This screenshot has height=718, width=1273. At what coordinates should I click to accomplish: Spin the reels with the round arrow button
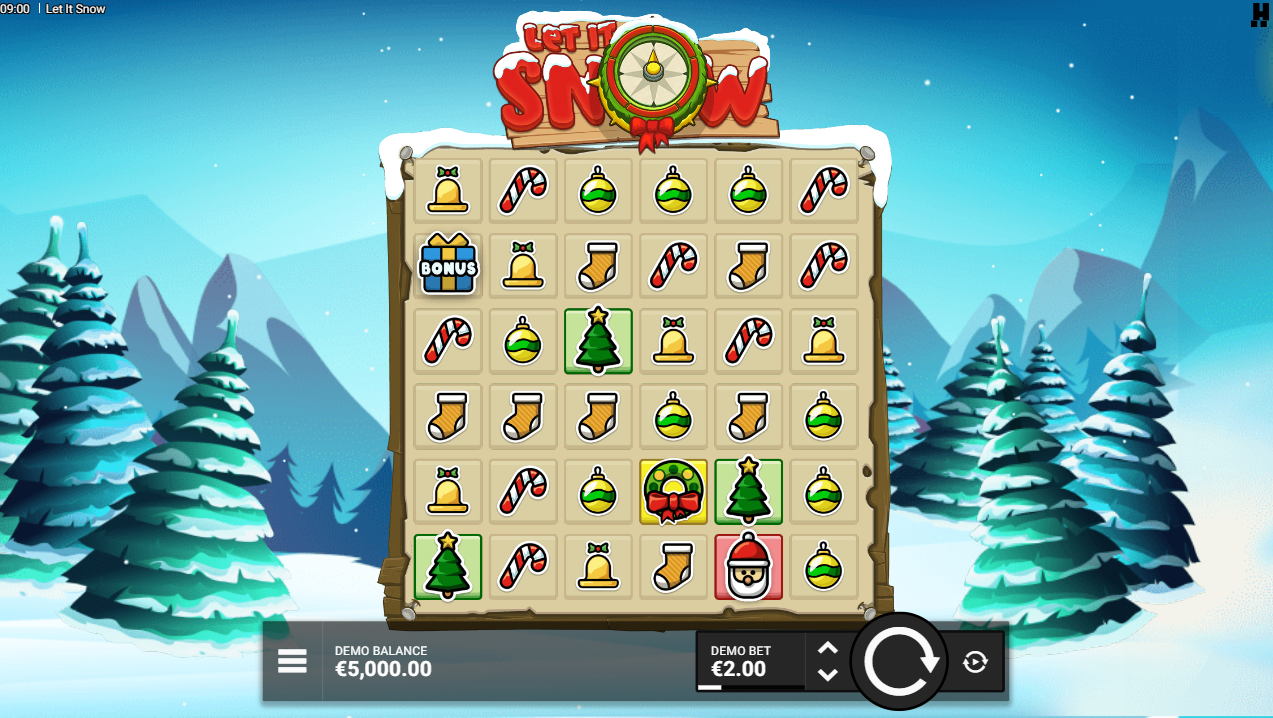pos(899,661)
